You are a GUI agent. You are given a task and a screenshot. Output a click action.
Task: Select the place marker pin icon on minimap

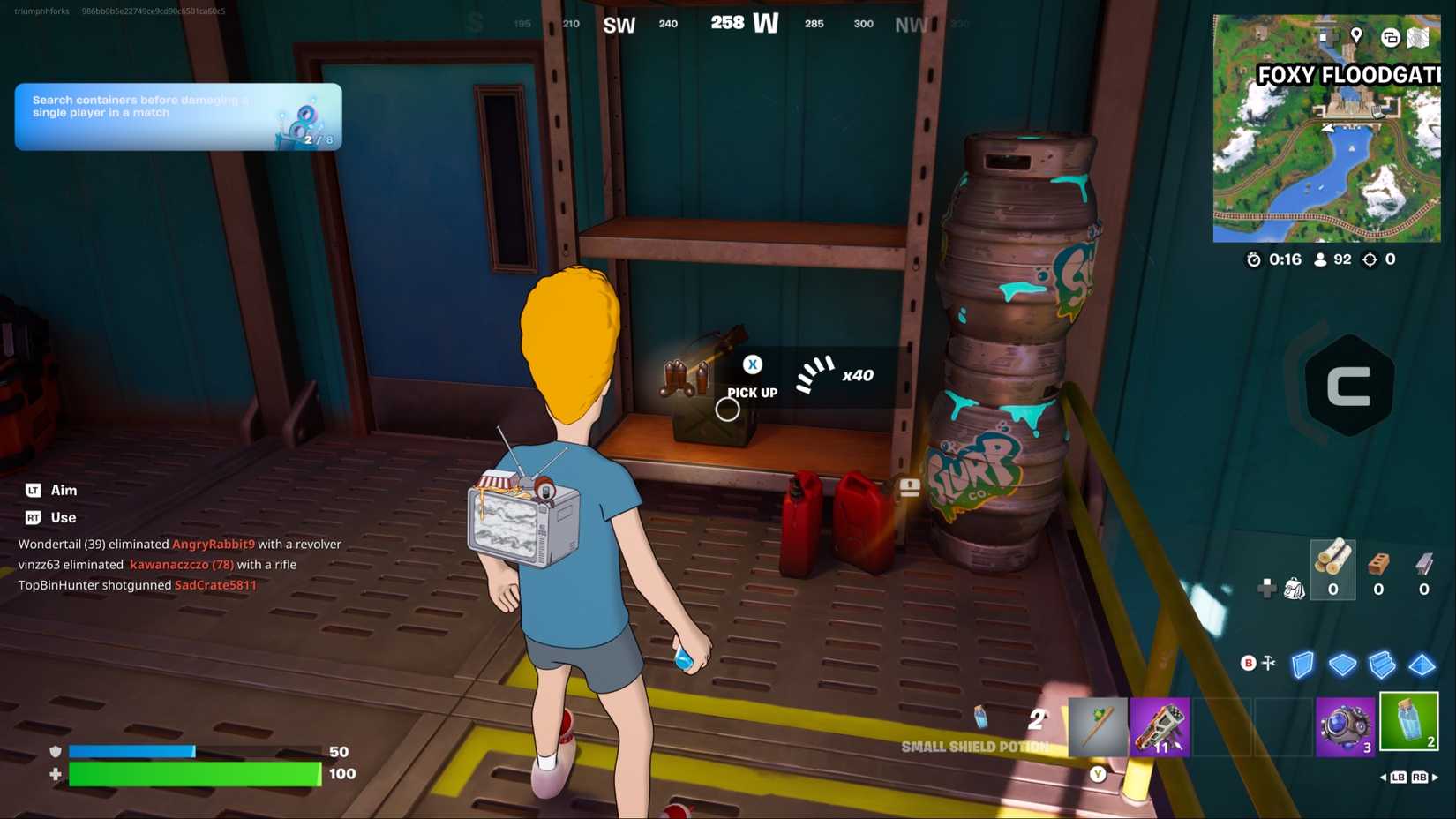(1356, 36)
